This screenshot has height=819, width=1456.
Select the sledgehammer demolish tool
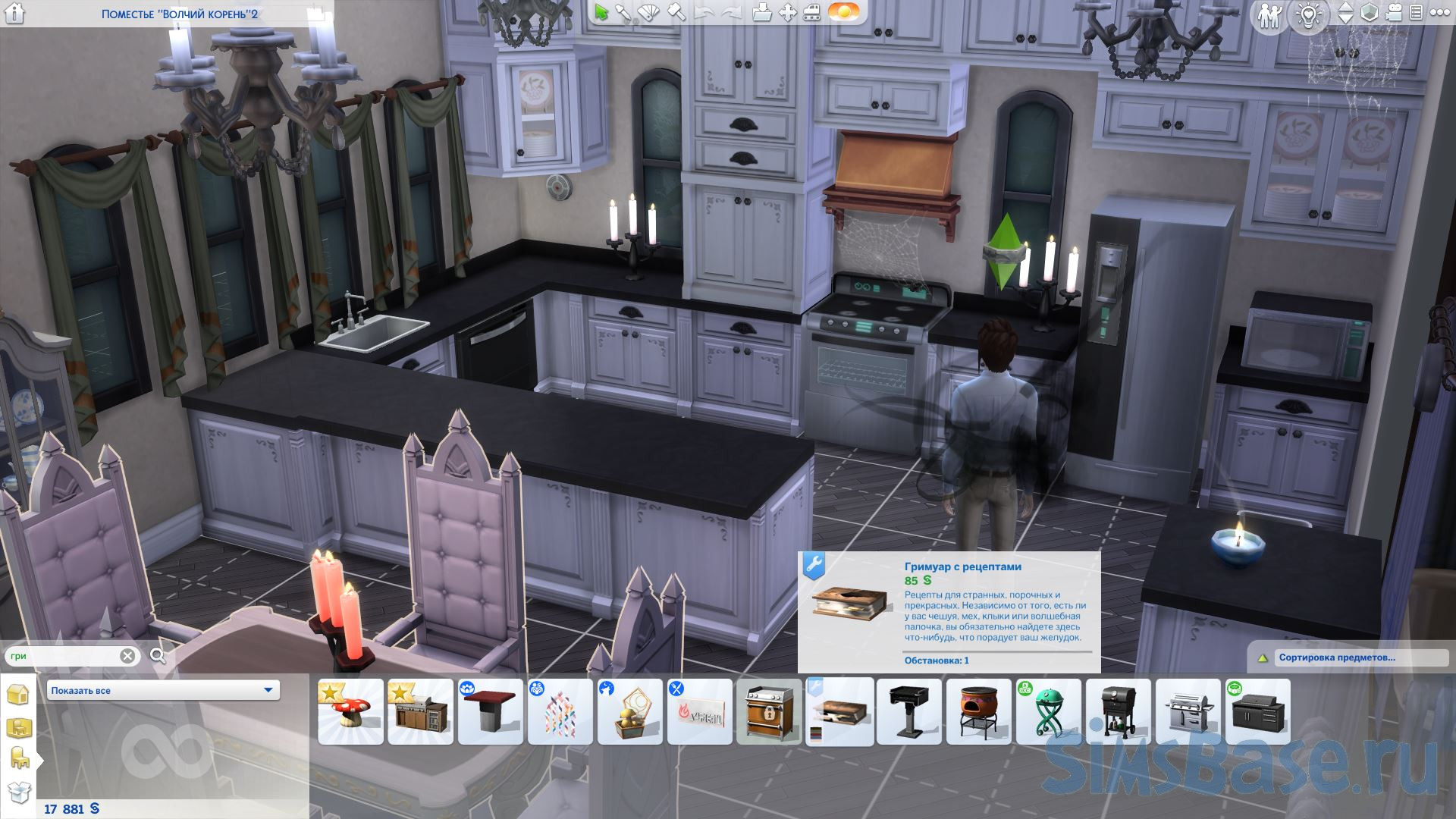[675, 13]
